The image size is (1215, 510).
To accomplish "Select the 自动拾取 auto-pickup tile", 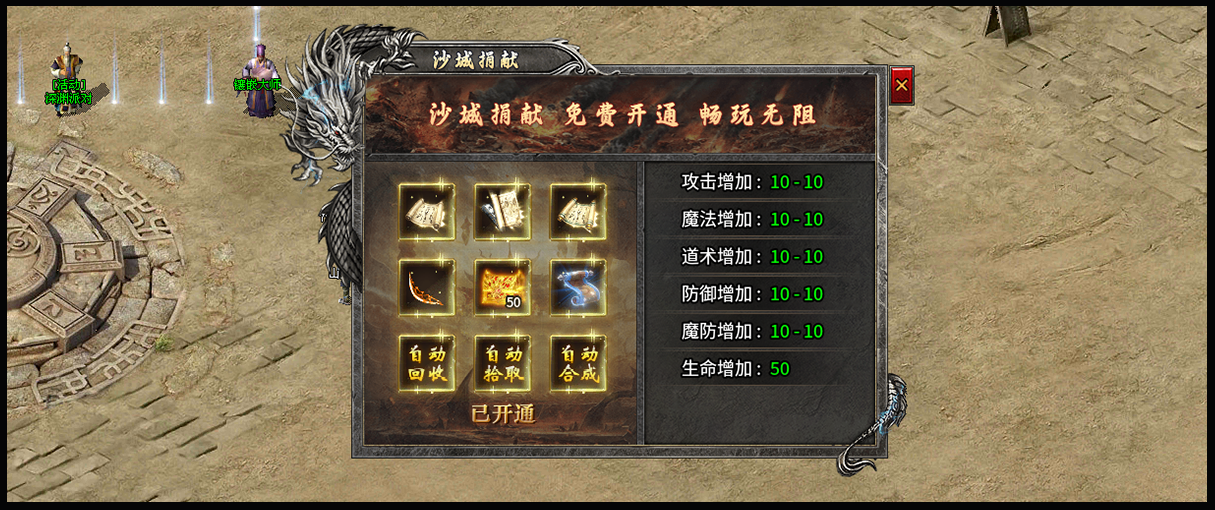I will pyautogui.click(x=502, y=363).
